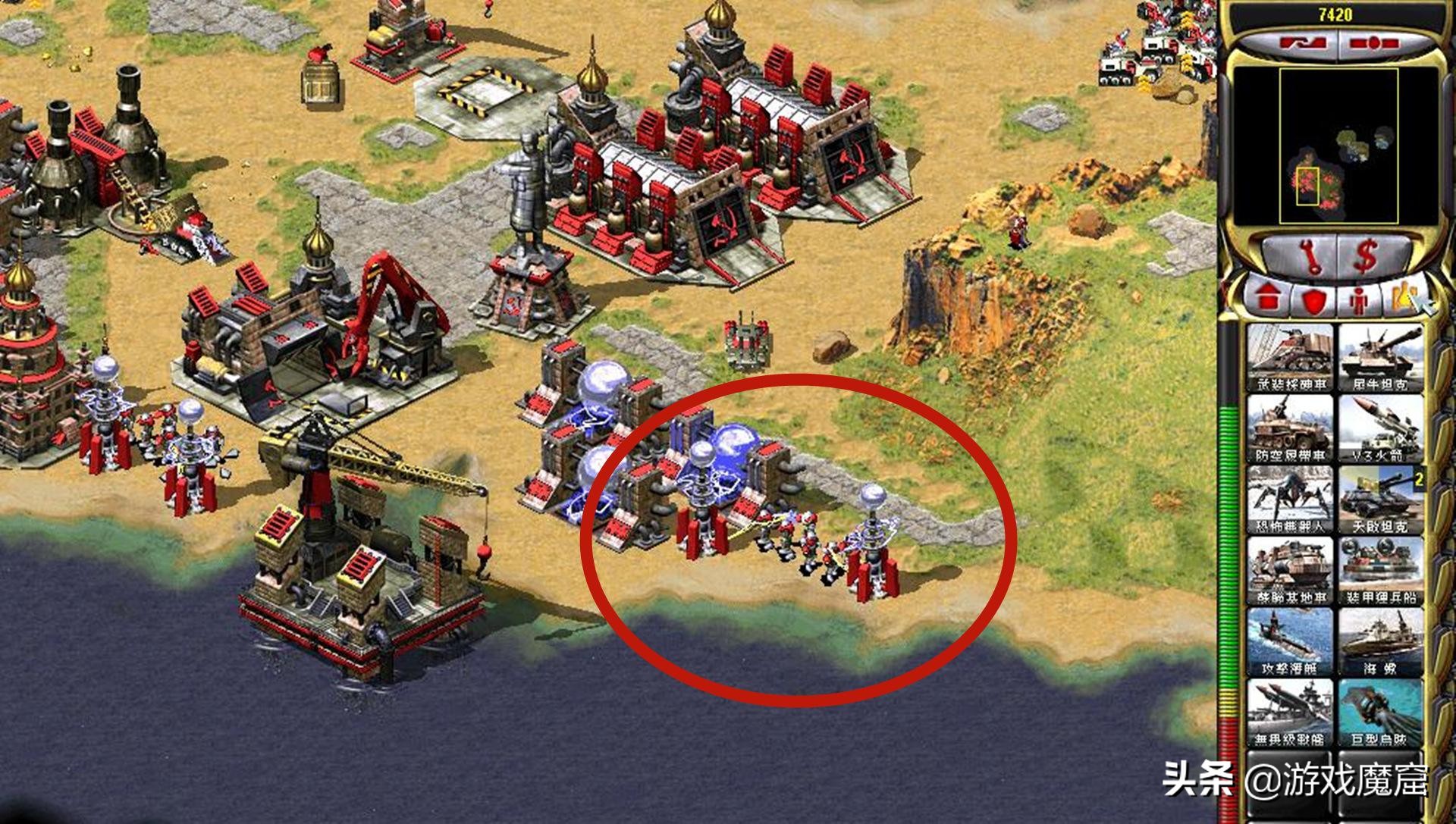
Task: Build a Sea Scorpion (海蝎)
Action: 1380,641
